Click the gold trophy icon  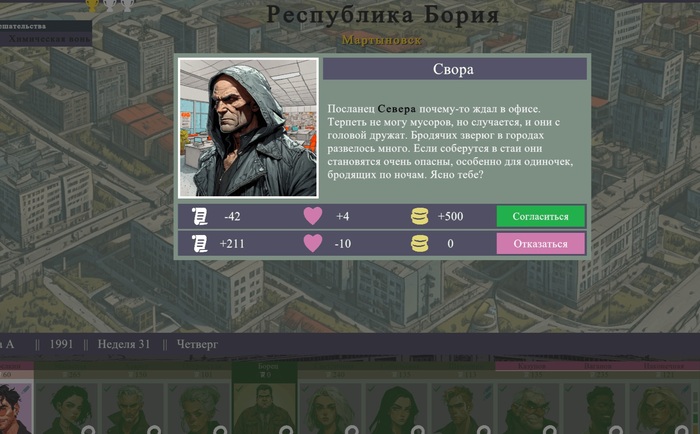pyautogui.click(x=93, y=4)
